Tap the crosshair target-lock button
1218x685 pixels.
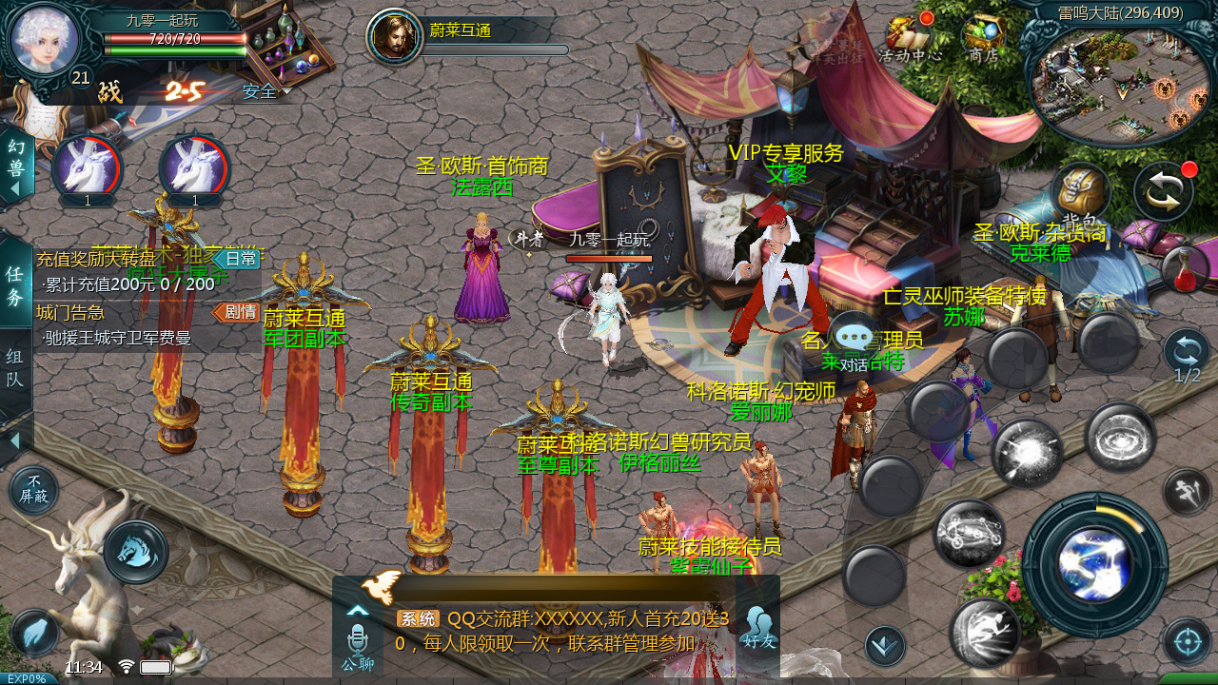click(x=1187, y=640)
